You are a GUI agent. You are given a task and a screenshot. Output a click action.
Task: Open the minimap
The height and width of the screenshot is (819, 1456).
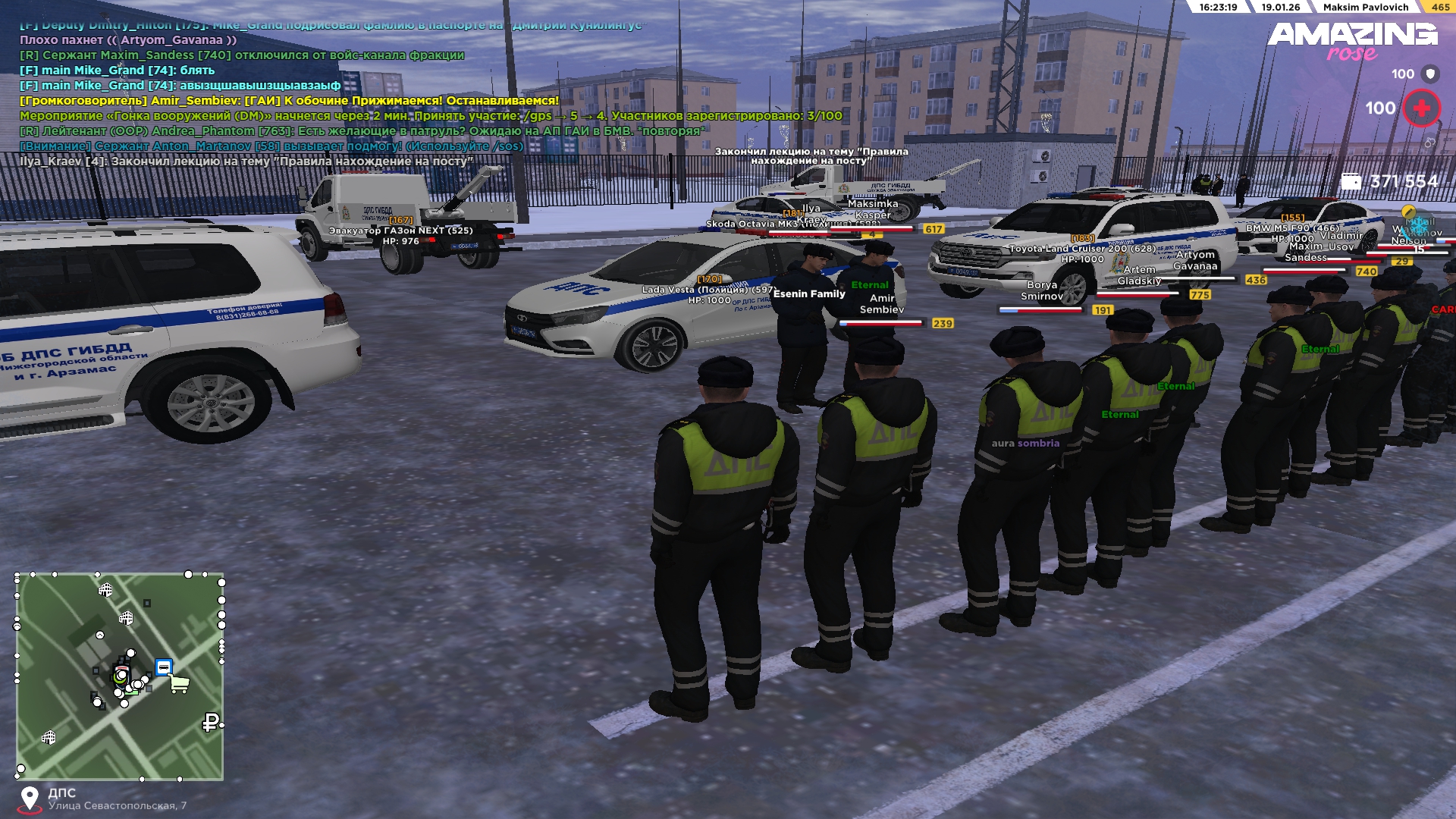point(120,676)
